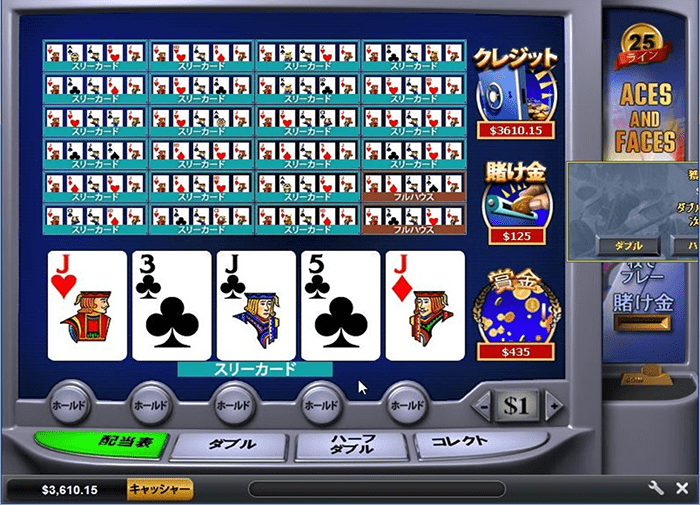700x505 pixels.
Task: Open the キャッシャー cashier
Action: [159, 489]
